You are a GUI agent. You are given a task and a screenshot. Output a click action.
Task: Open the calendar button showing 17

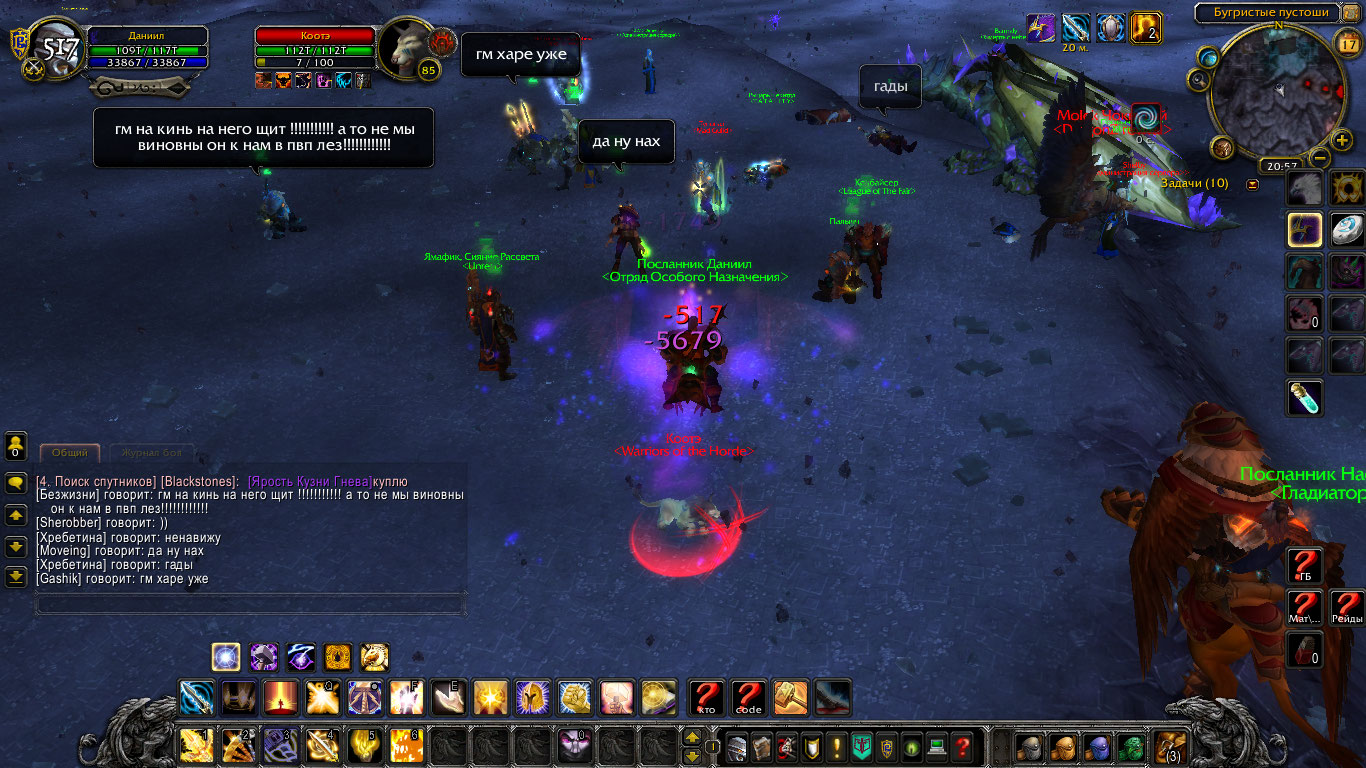point(1345,44)
